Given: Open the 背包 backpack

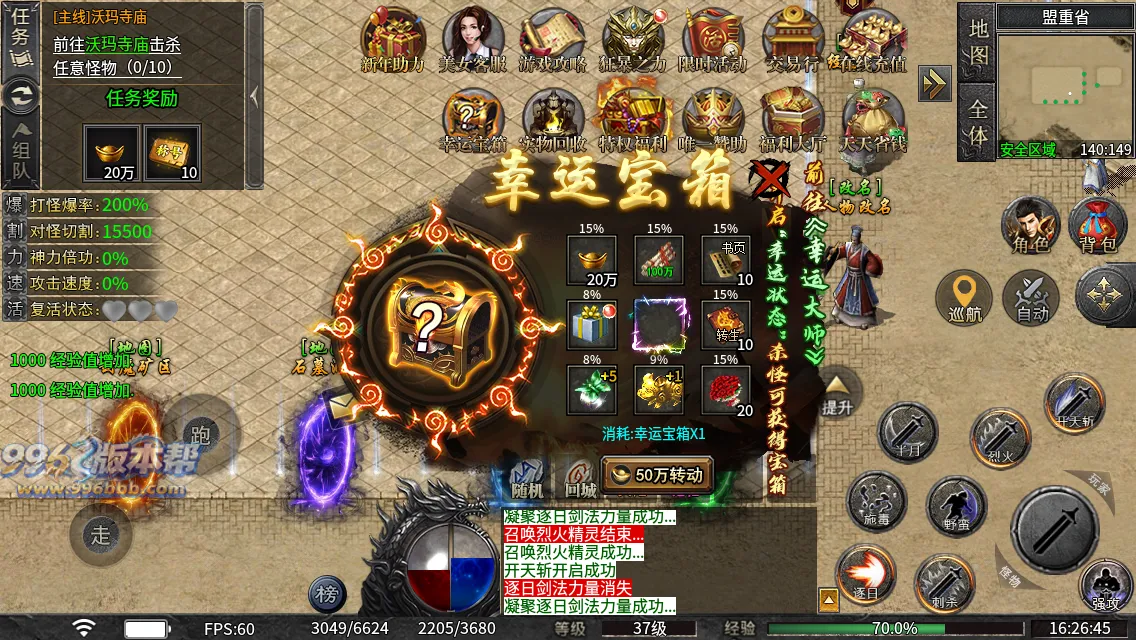Looking at the screenshot, I should click(x=1098, y=226).
